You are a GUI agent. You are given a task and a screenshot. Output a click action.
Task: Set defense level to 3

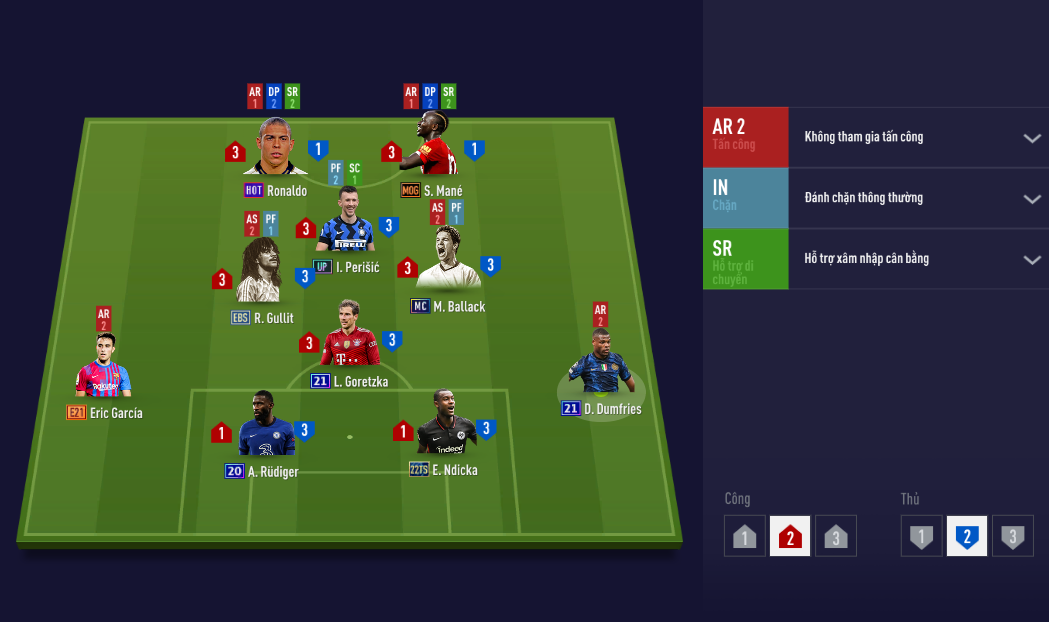(x=1012, y=537)
